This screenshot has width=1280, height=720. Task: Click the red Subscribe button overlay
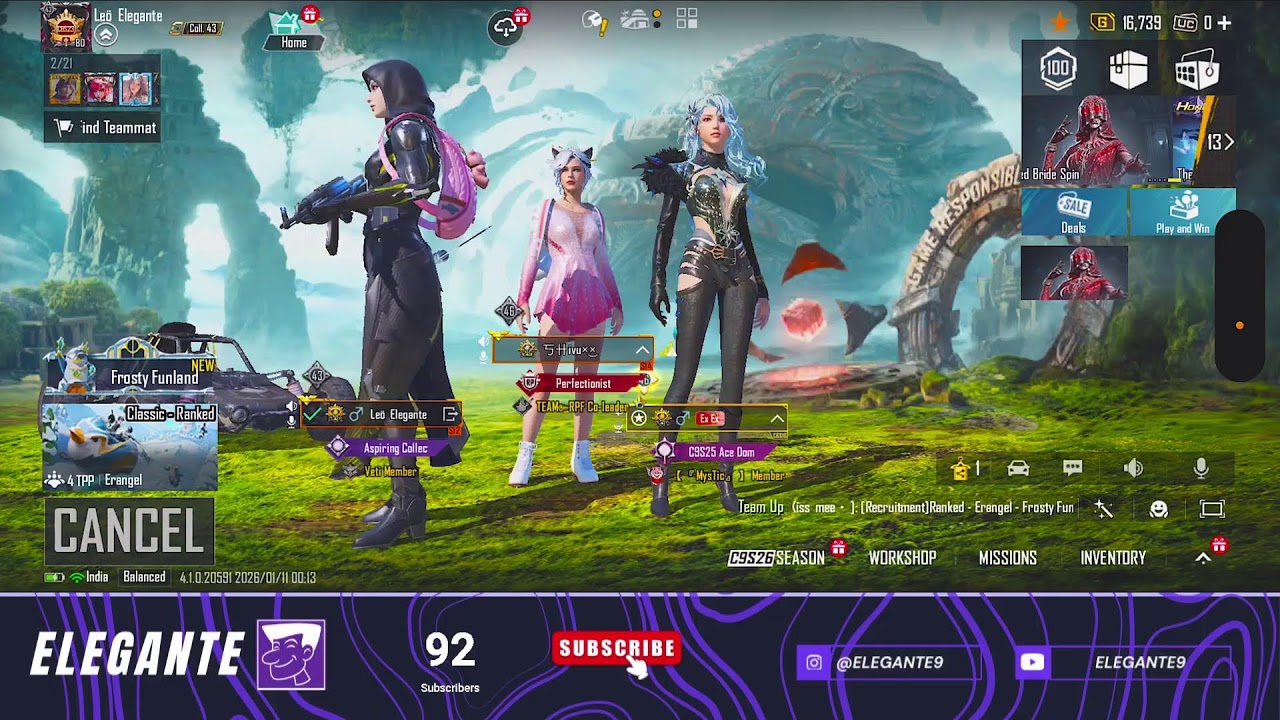617,649
